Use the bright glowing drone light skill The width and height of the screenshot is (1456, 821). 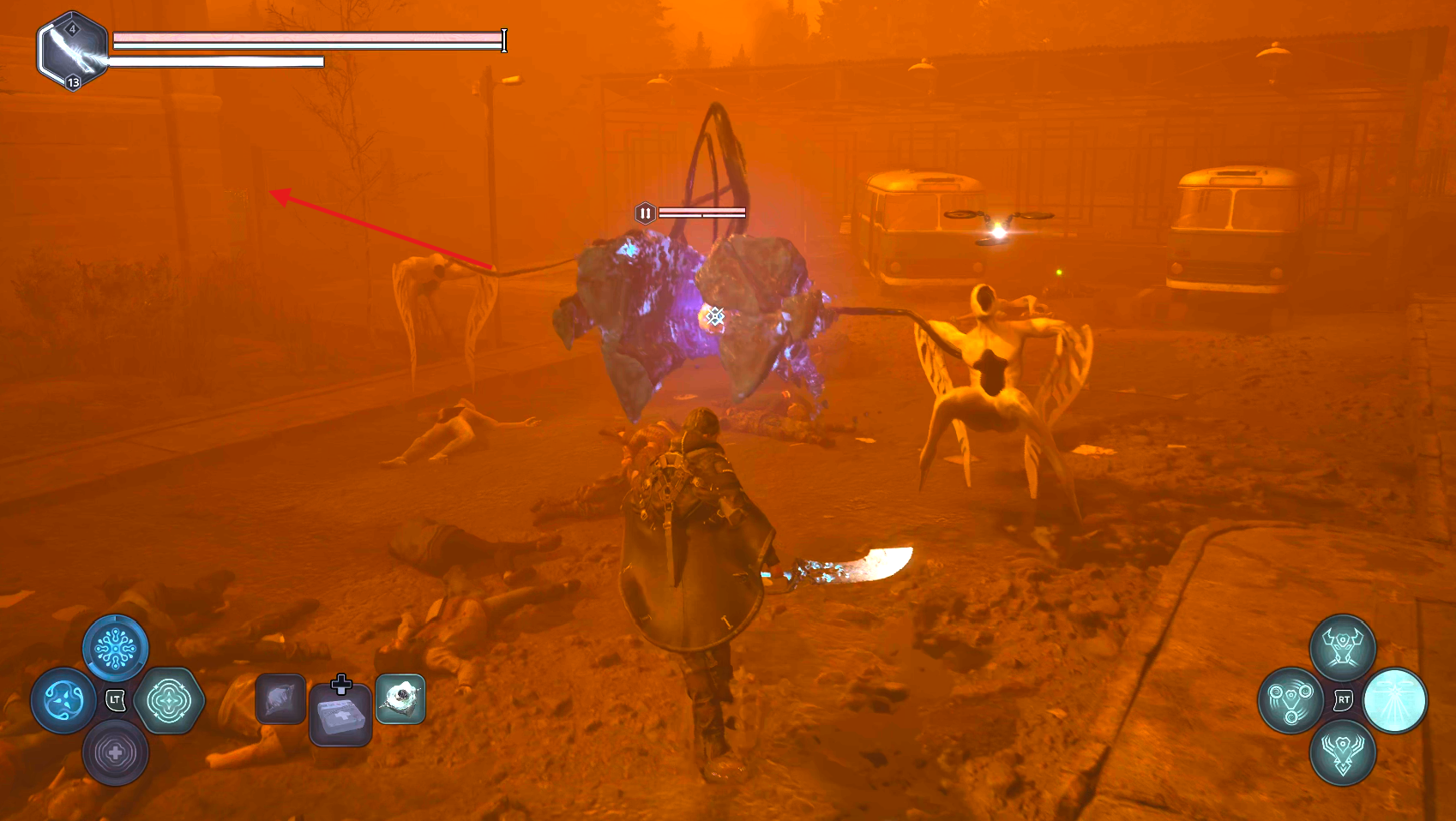[1395, 700]
